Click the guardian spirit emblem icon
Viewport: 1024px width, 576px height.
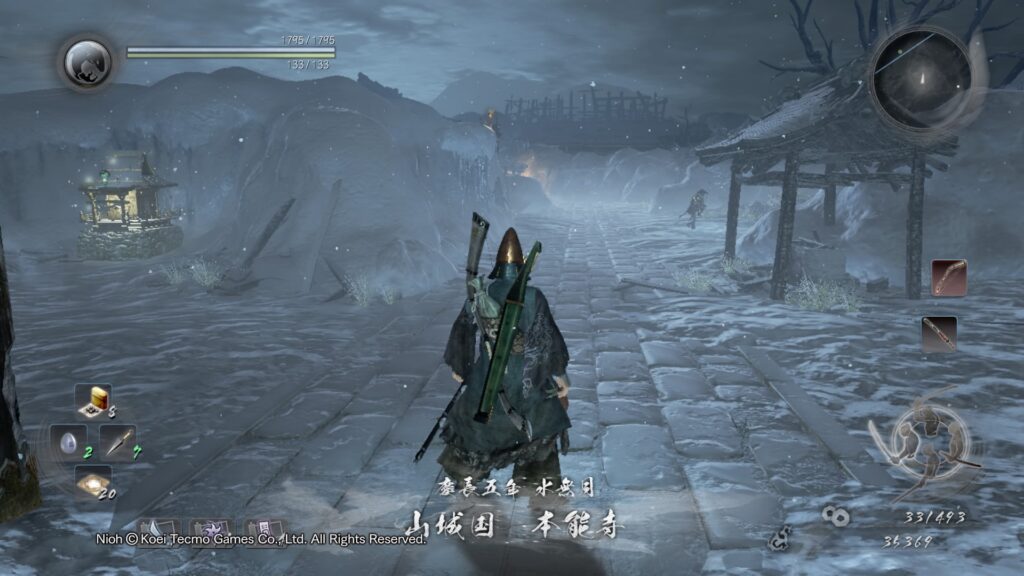tap(87, 62)
